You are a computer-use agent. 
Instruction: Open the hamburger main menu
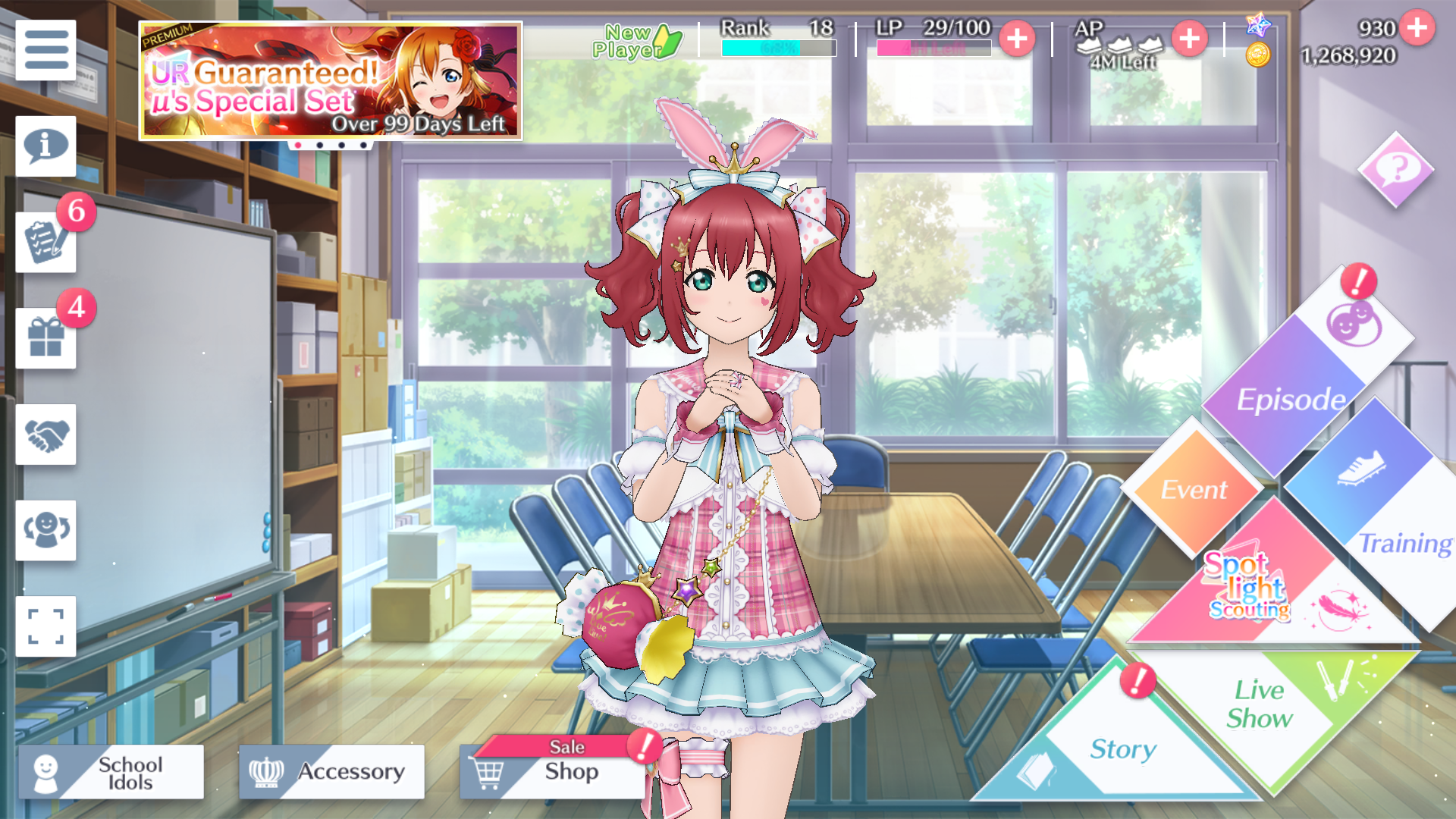point(45,50)
